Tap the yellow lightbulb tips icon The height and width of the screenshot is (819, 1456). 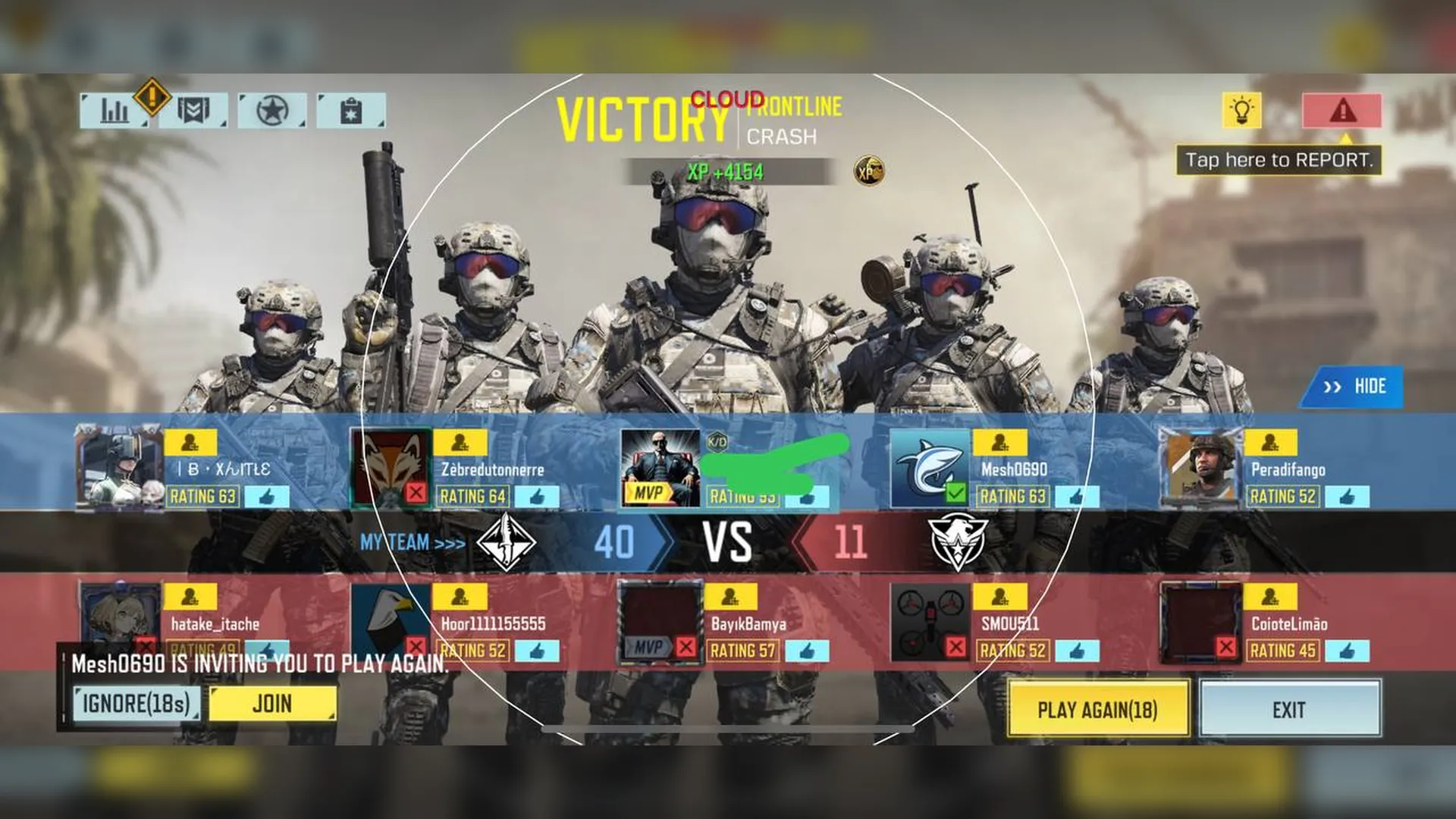tap(1243, 109)
